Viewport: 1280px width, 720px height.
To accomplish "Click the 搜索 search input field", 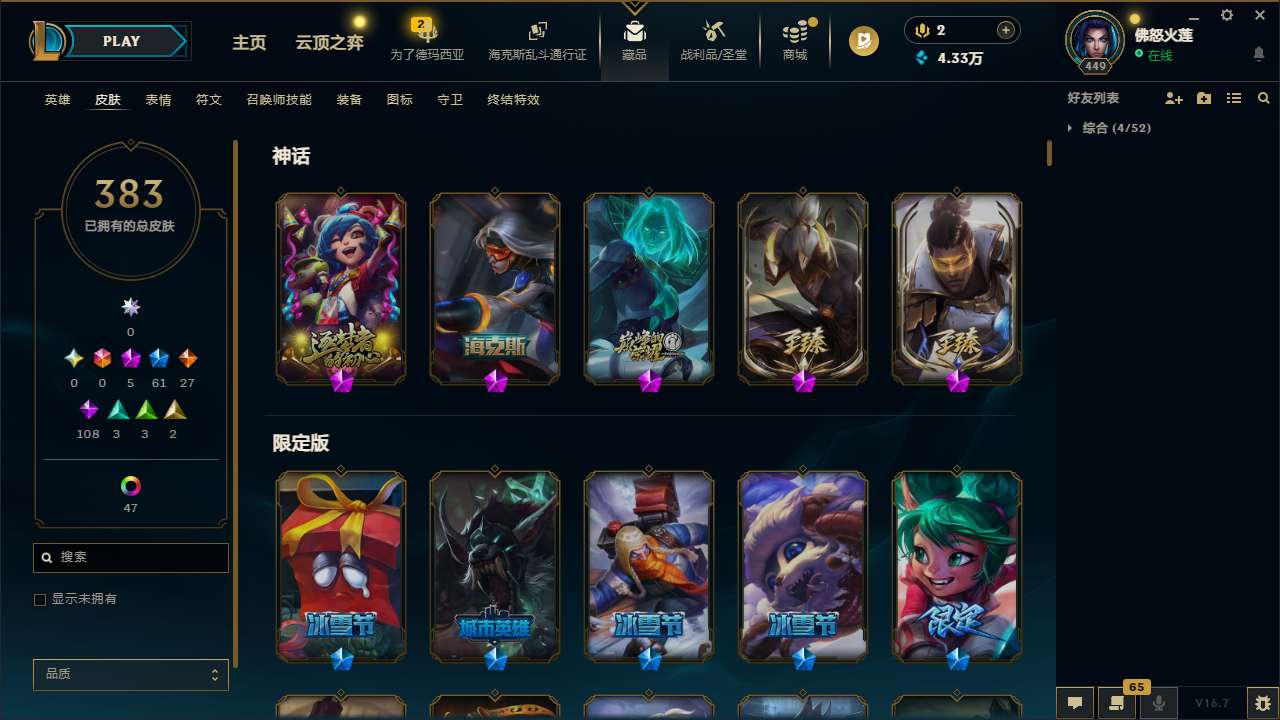I will point(130,557).
